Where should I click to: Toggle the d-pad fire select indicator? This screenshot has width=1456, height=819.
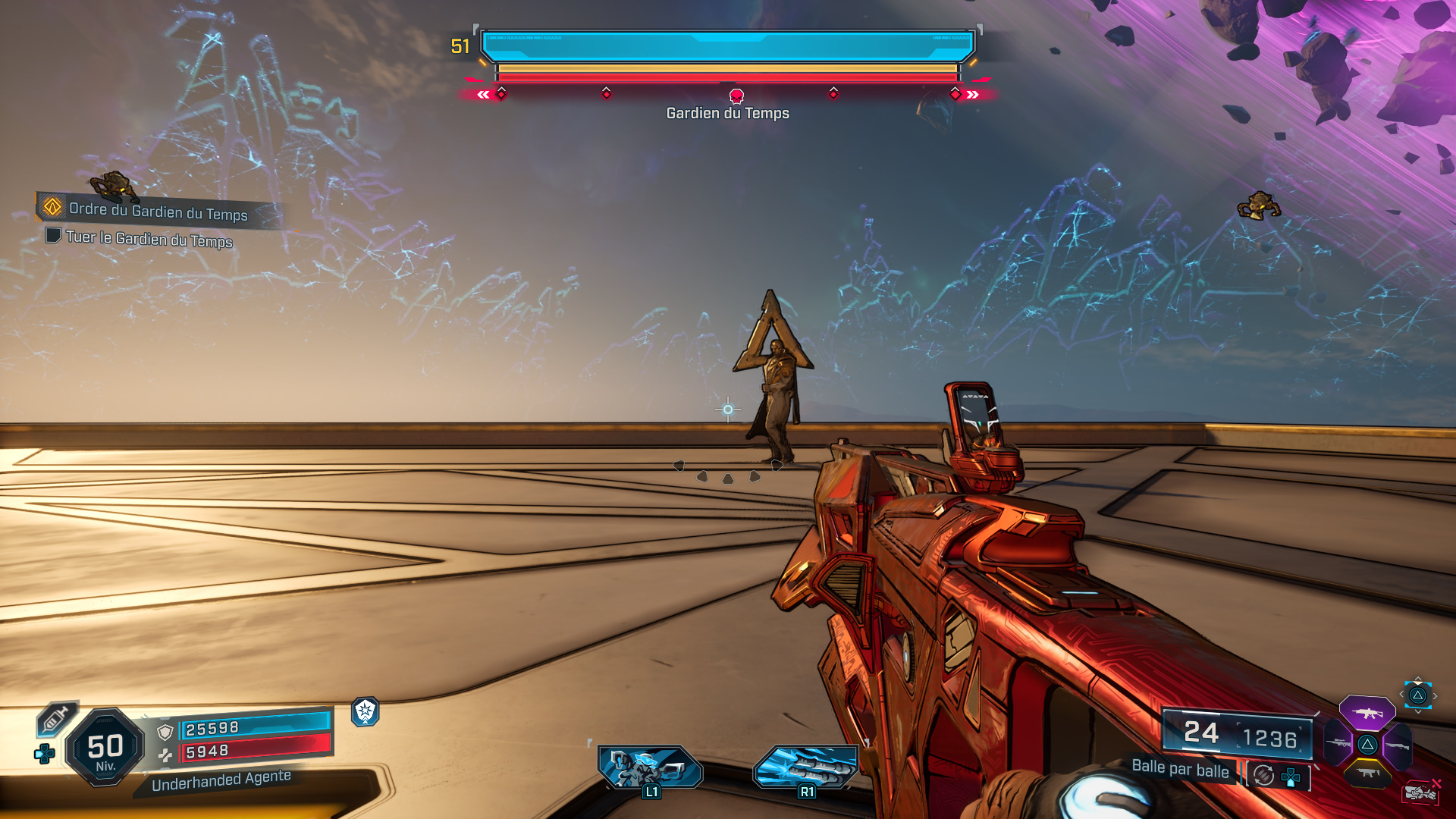click(x=1290, y=777)
